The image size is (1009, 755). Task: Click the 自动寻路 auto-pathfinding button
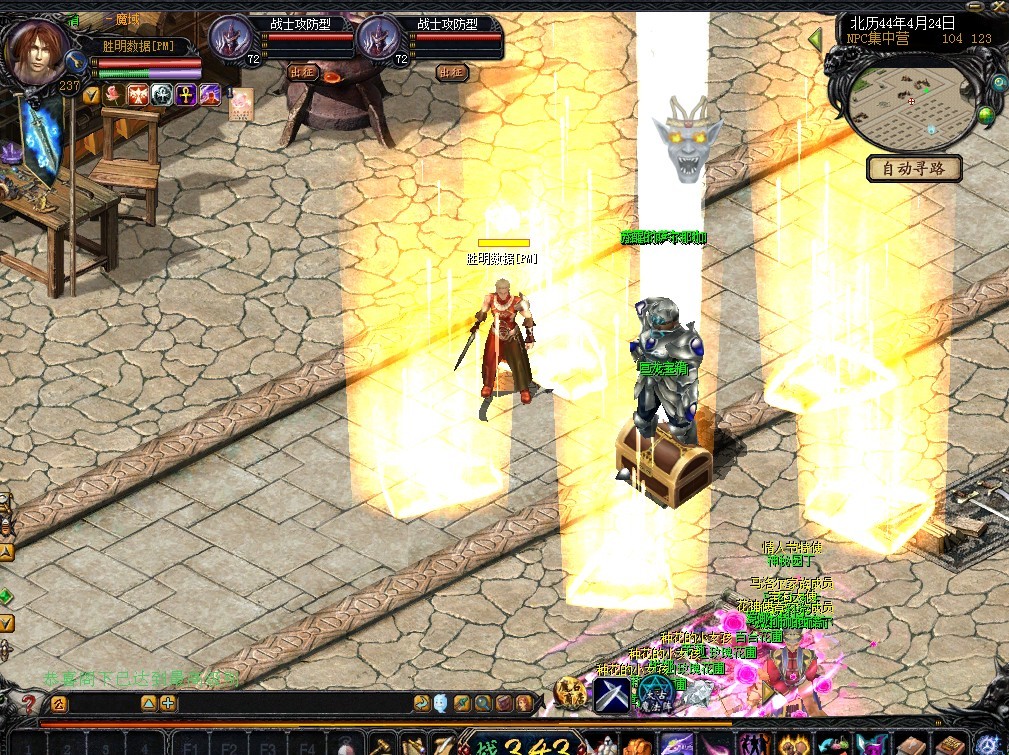[x=914, y=168]
